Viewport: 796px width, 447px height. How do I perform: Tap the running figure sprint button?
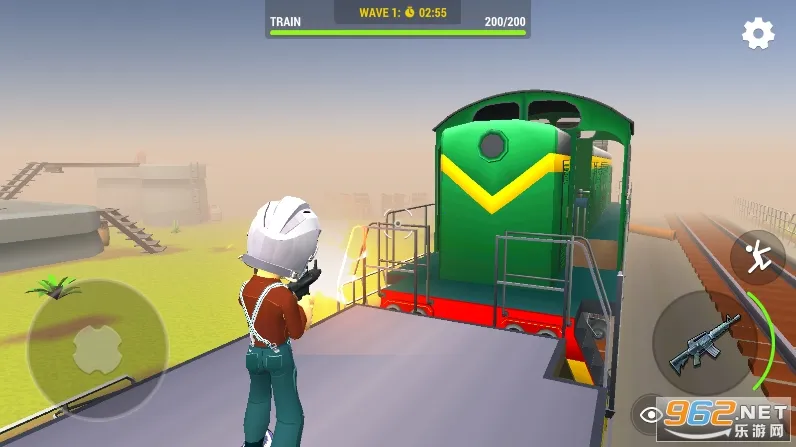[757, 256]
